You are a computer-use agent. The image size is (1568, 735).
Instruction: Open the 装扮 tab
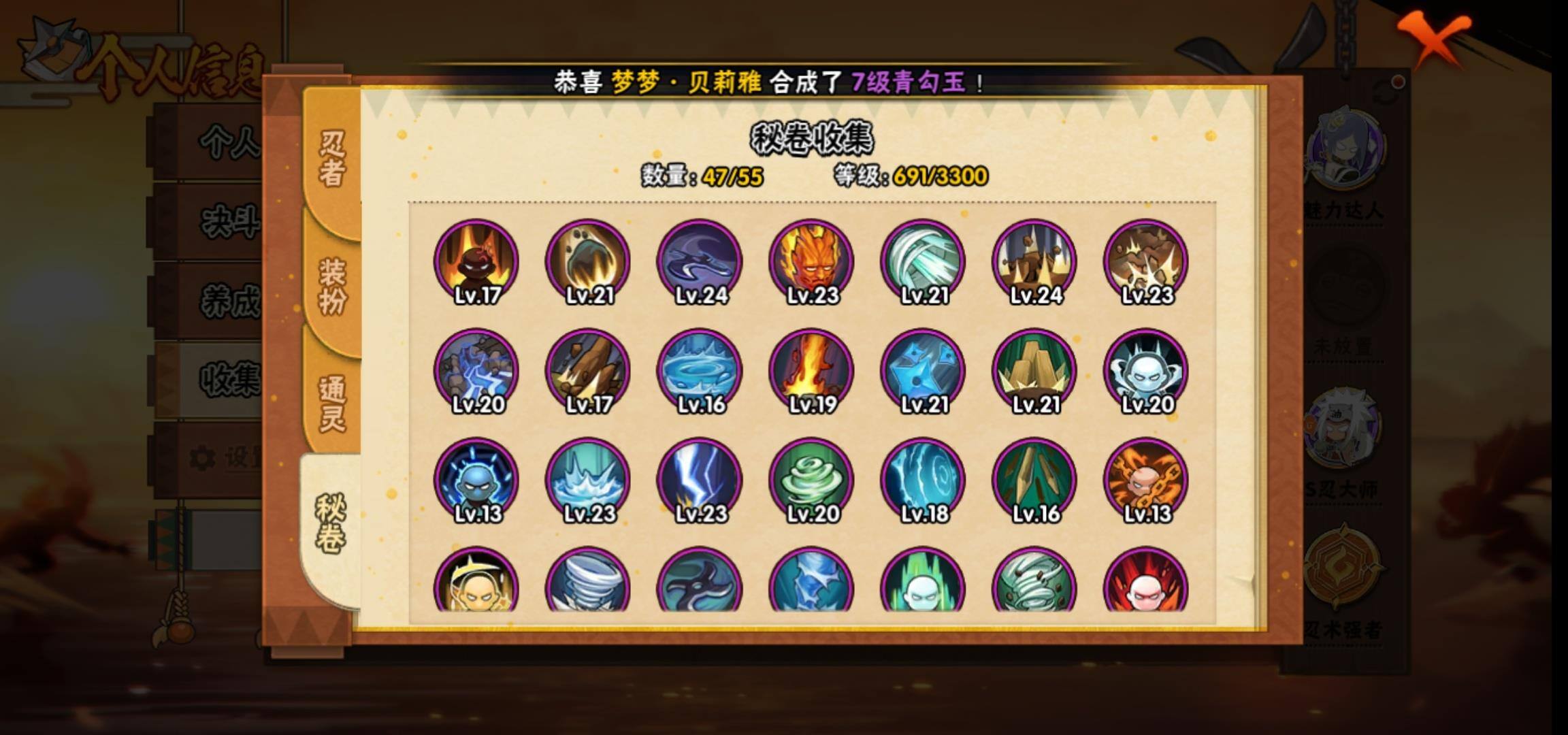point(331,286)
